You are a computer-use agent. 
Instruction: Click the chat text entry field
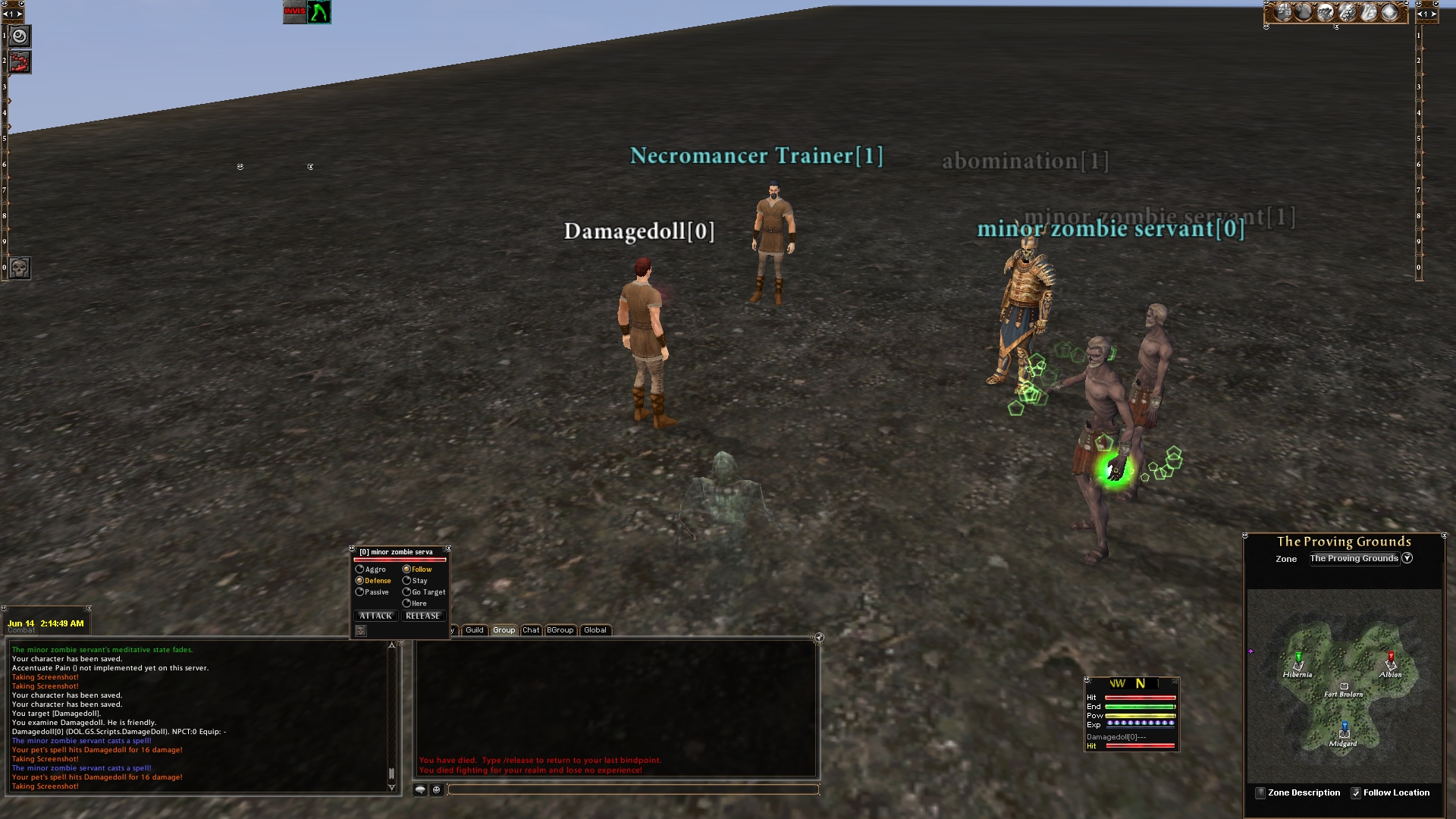coord(633,790)
